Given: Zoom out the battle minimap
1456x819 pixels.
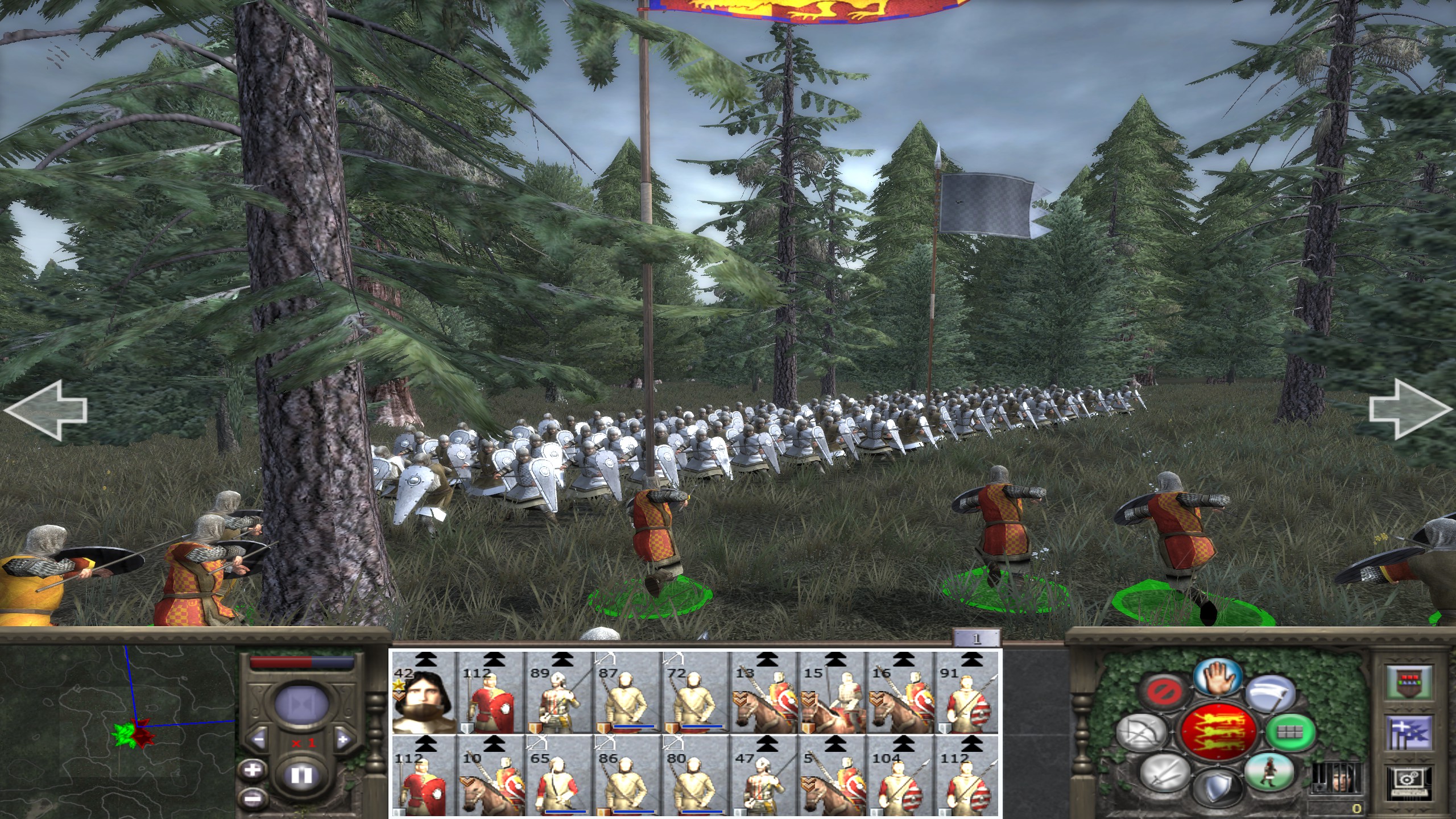Looking at the screenshot, I should click(252, 798).
